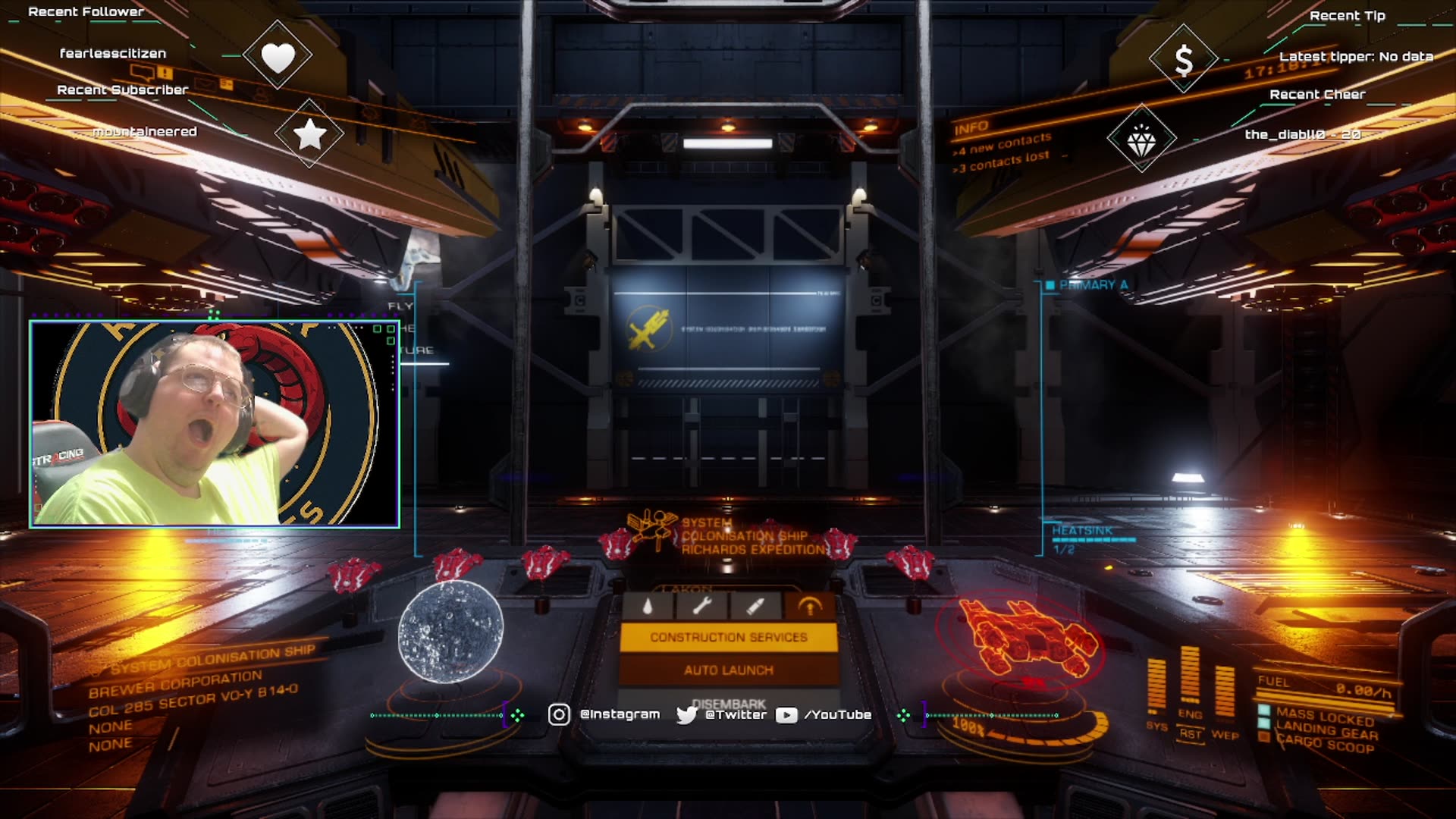Click the bullet rearm icon
1456x819 pixels.
(755, 606)
